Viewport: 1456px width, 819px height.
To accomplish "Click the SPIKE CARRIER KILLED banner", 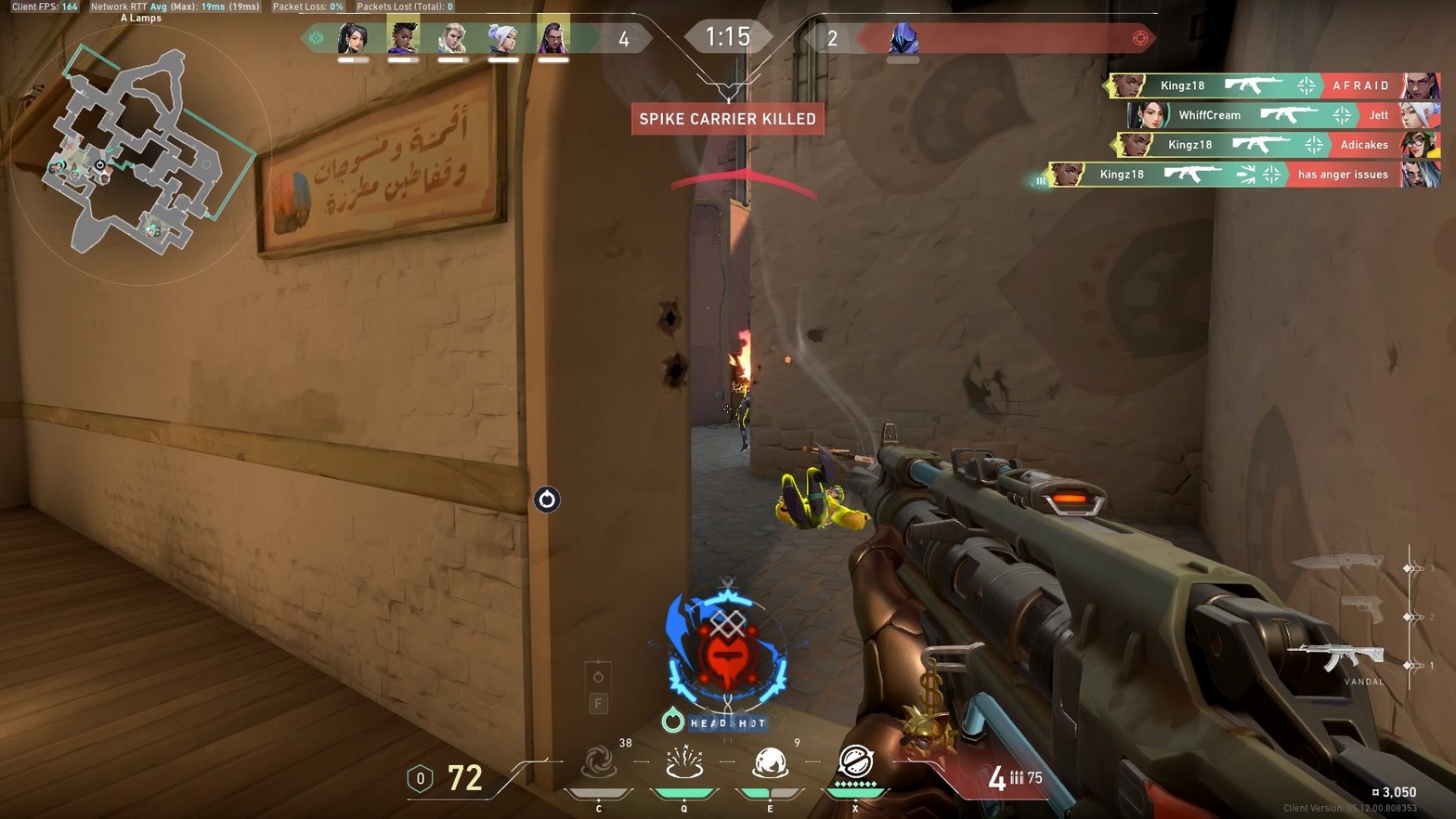I will [728, 119].
